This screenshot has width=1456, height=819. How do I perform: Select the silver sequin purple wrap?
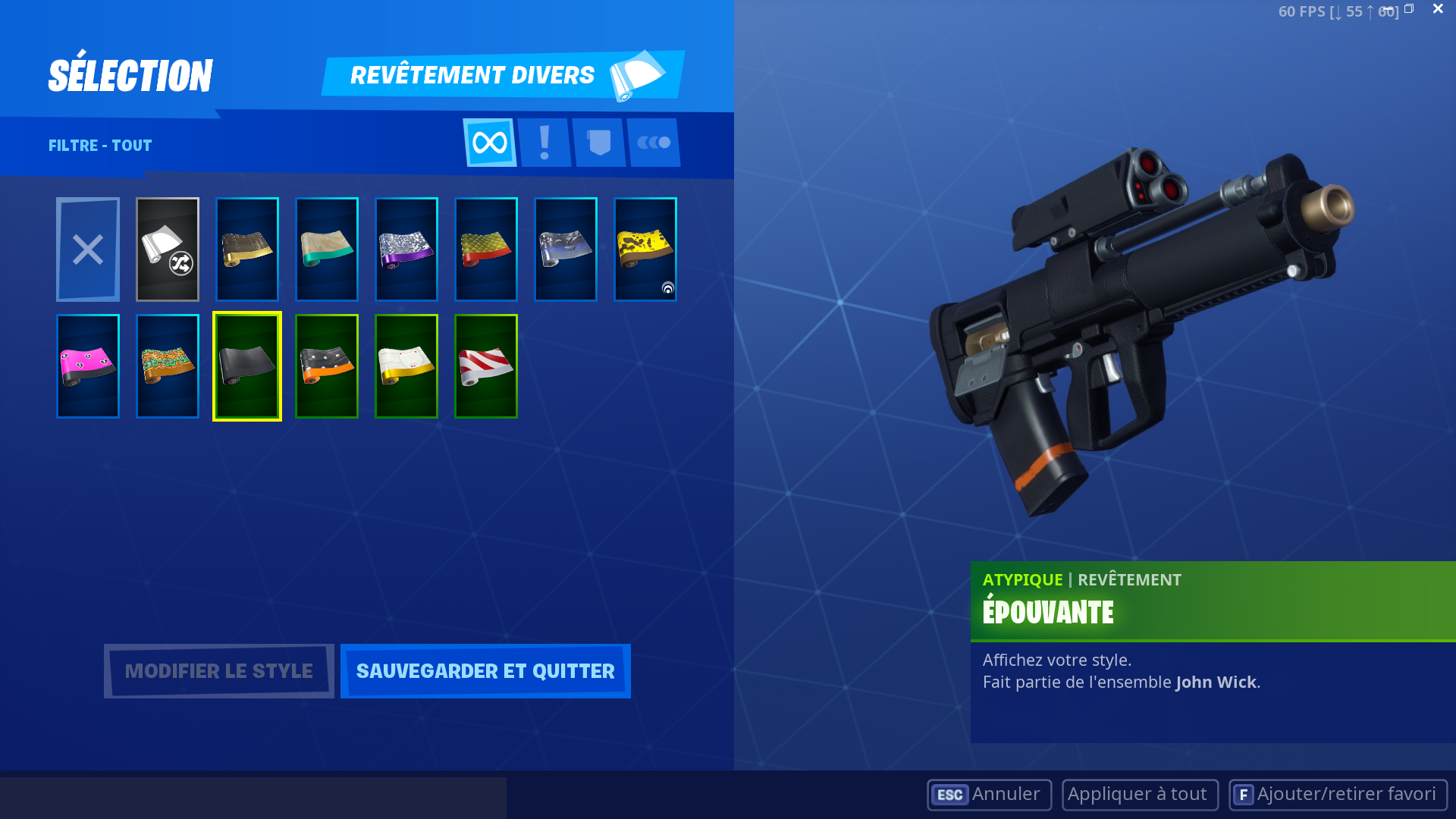pyautogui.click(x=406, y=249)
